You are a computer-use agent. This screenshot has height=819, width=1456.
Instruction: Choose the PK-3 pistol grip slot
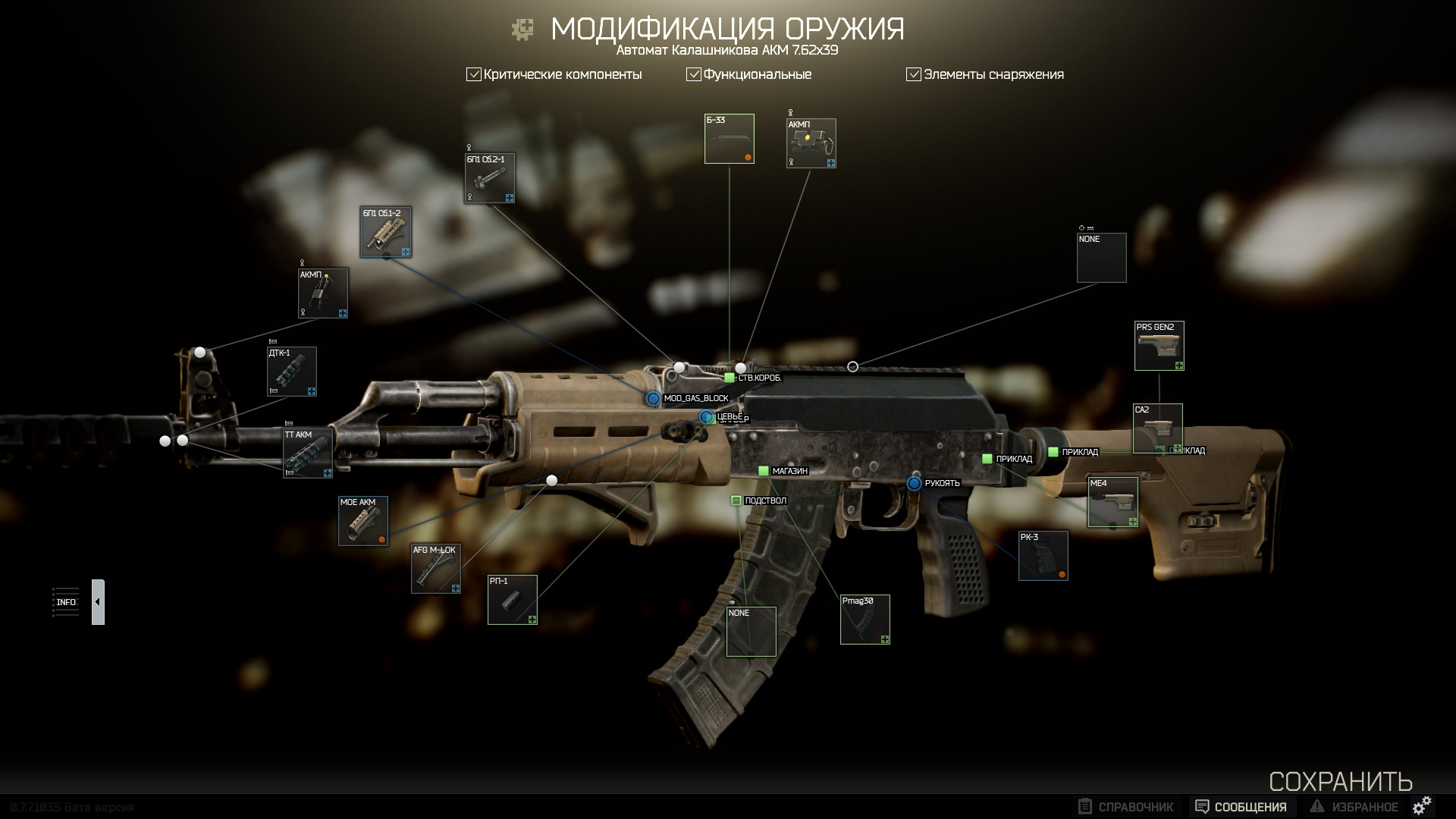click(x=1043, y=556)
